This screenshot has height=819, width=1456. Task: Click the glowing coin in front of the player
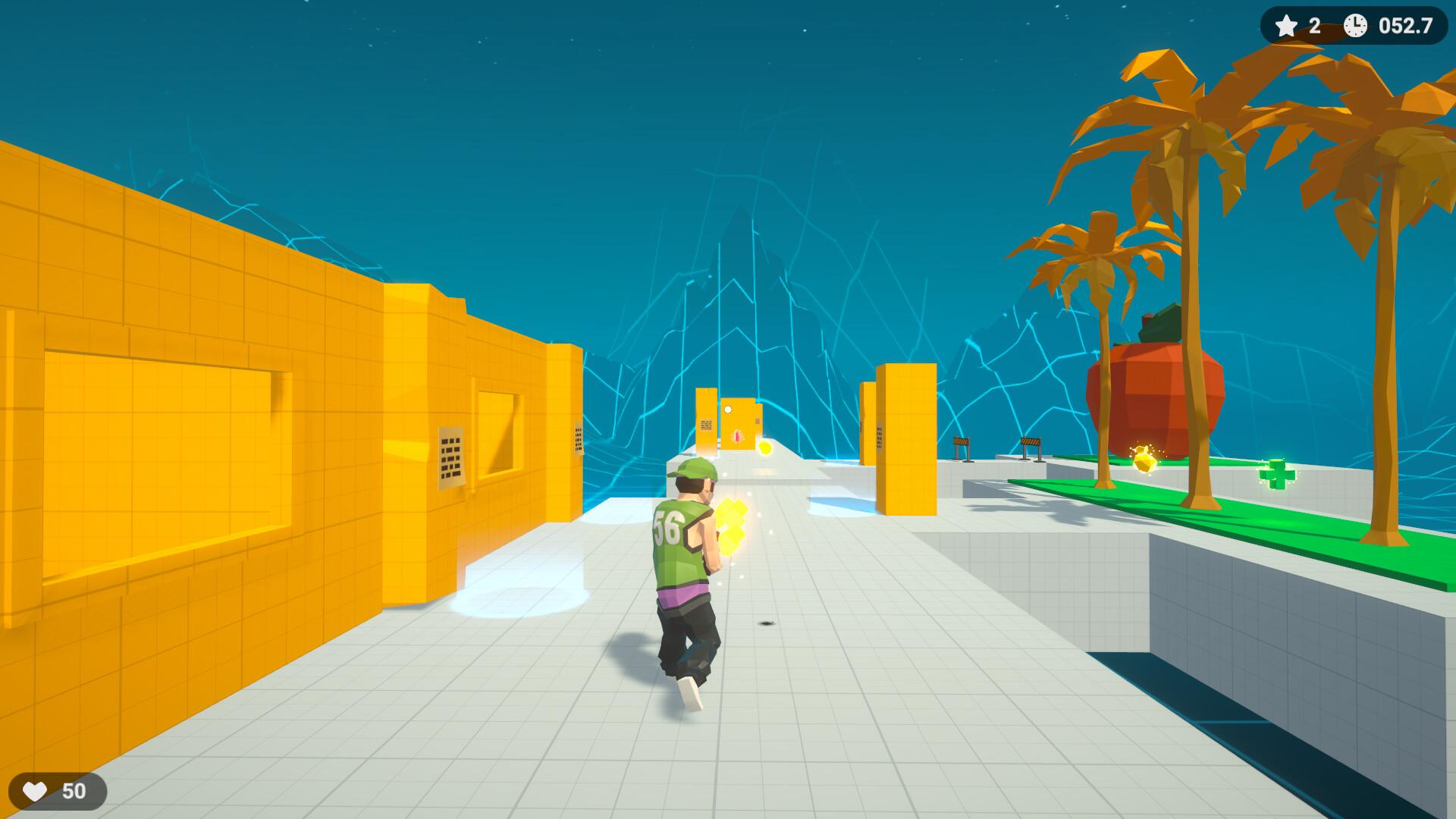pyautogui.click(x=732, y=523)
